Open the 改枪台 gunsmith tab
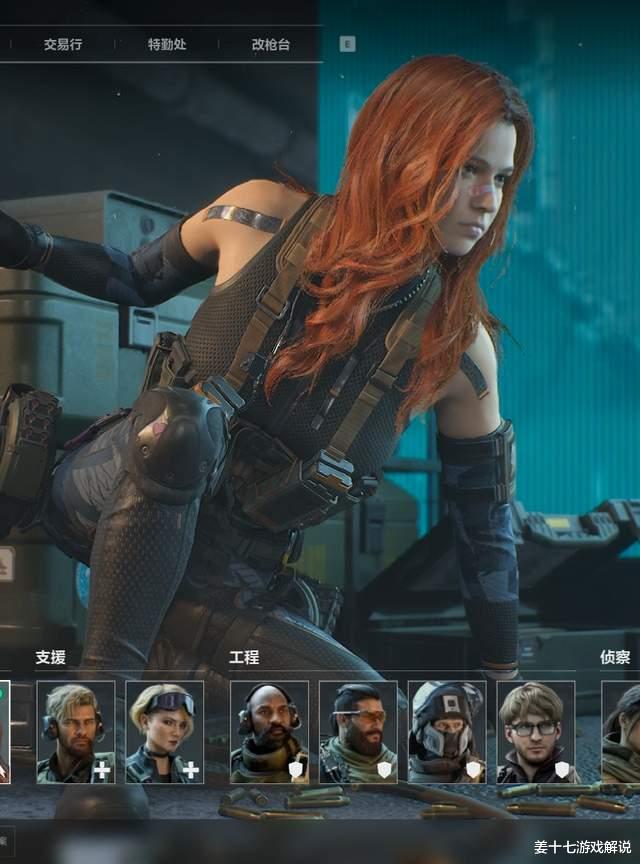 (271, 45)
